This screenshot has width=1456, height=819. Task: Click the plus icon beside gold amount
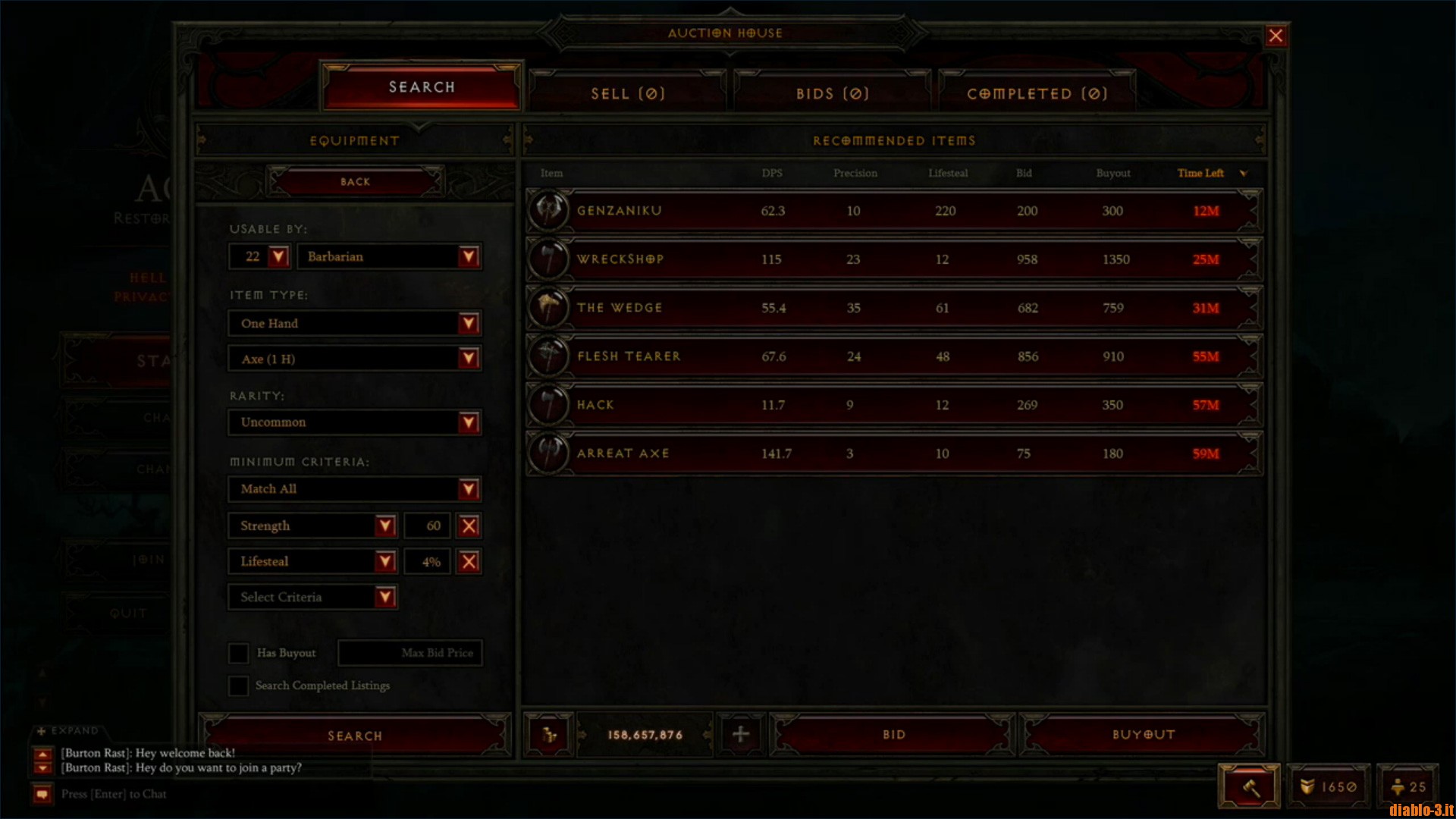tap(741, 734)
